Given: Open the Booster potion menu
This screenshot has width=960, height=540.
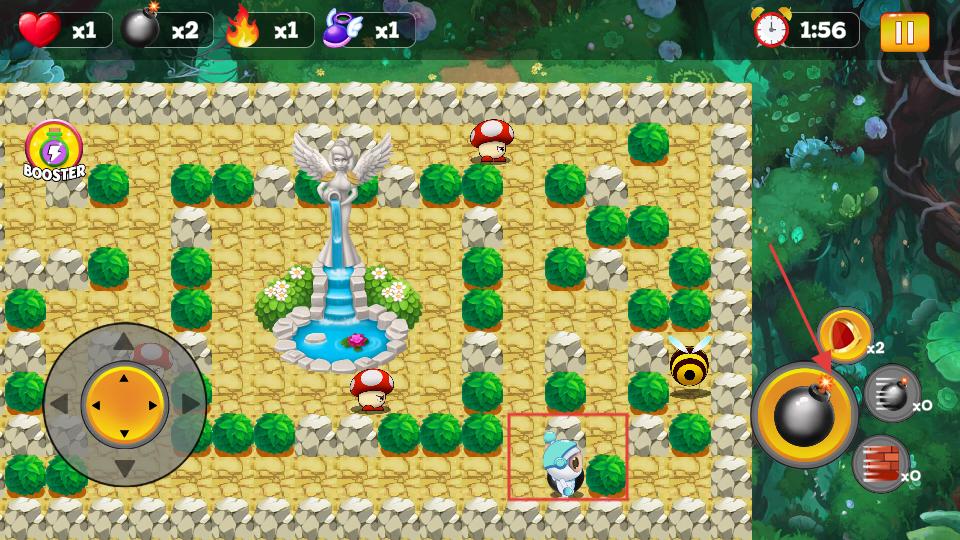Looking at the screenshot, I should point(54,151).
